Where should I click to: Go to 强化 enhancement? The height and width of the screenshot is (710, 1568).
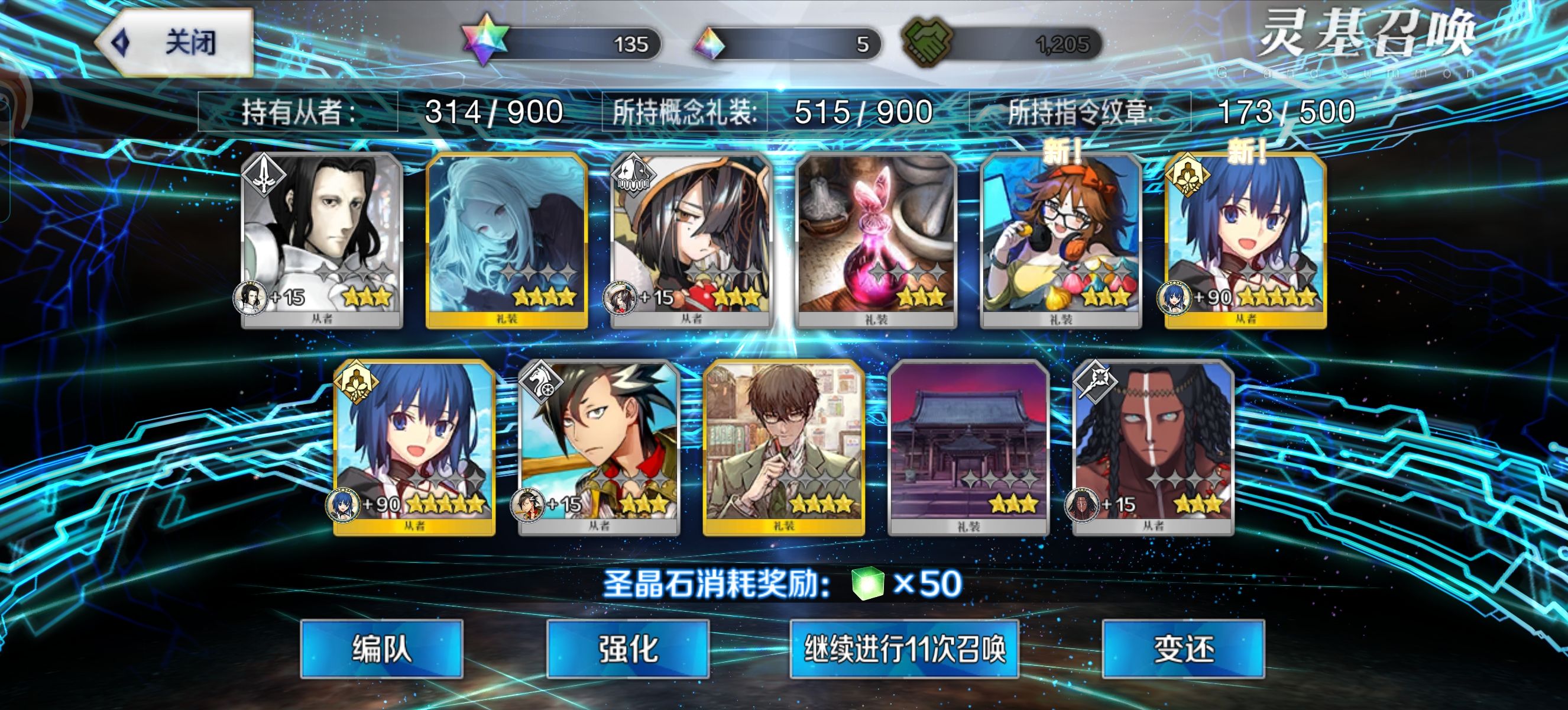tap(627, 648)
